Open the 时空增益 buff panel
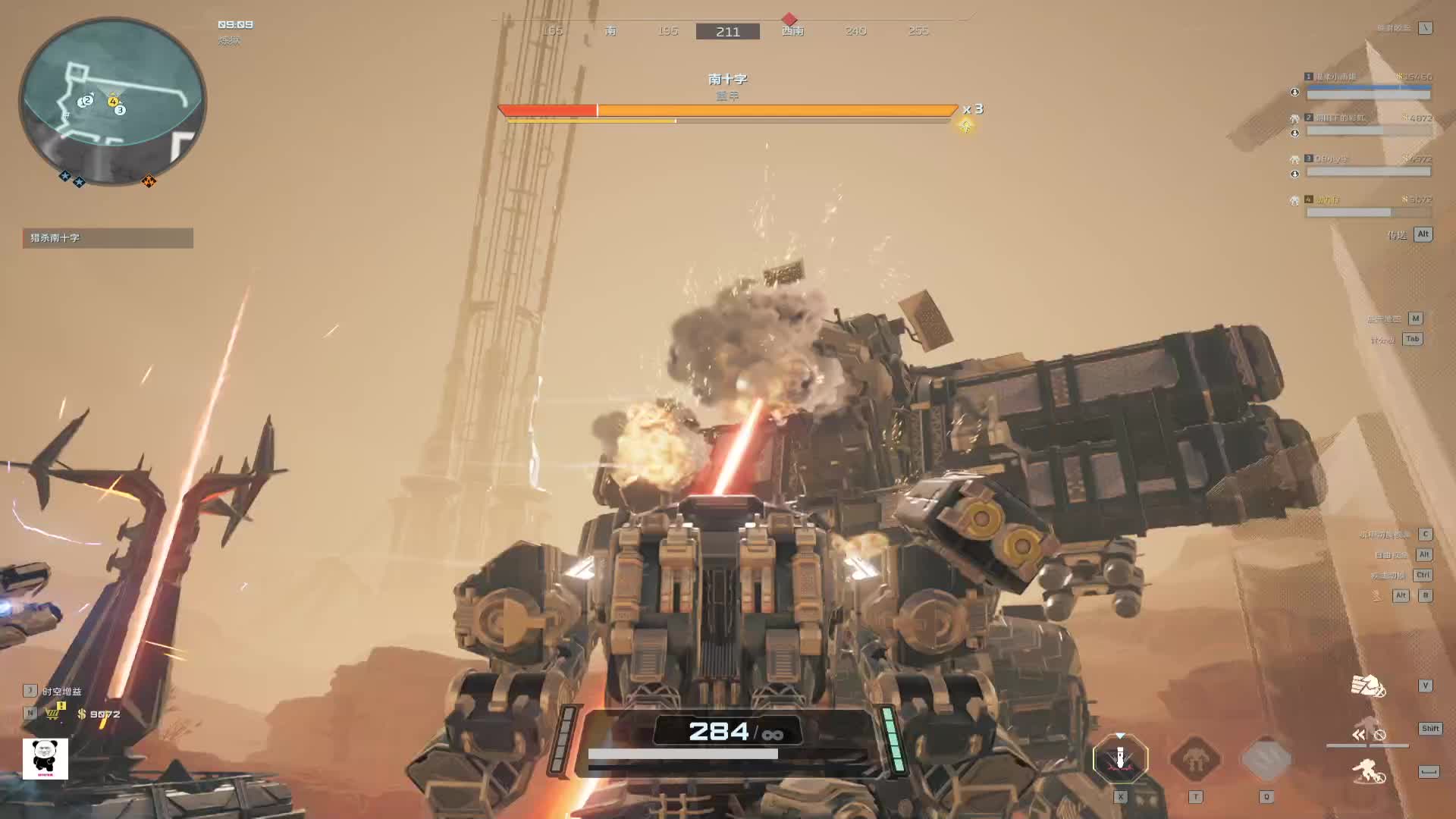 pos(61,692)
